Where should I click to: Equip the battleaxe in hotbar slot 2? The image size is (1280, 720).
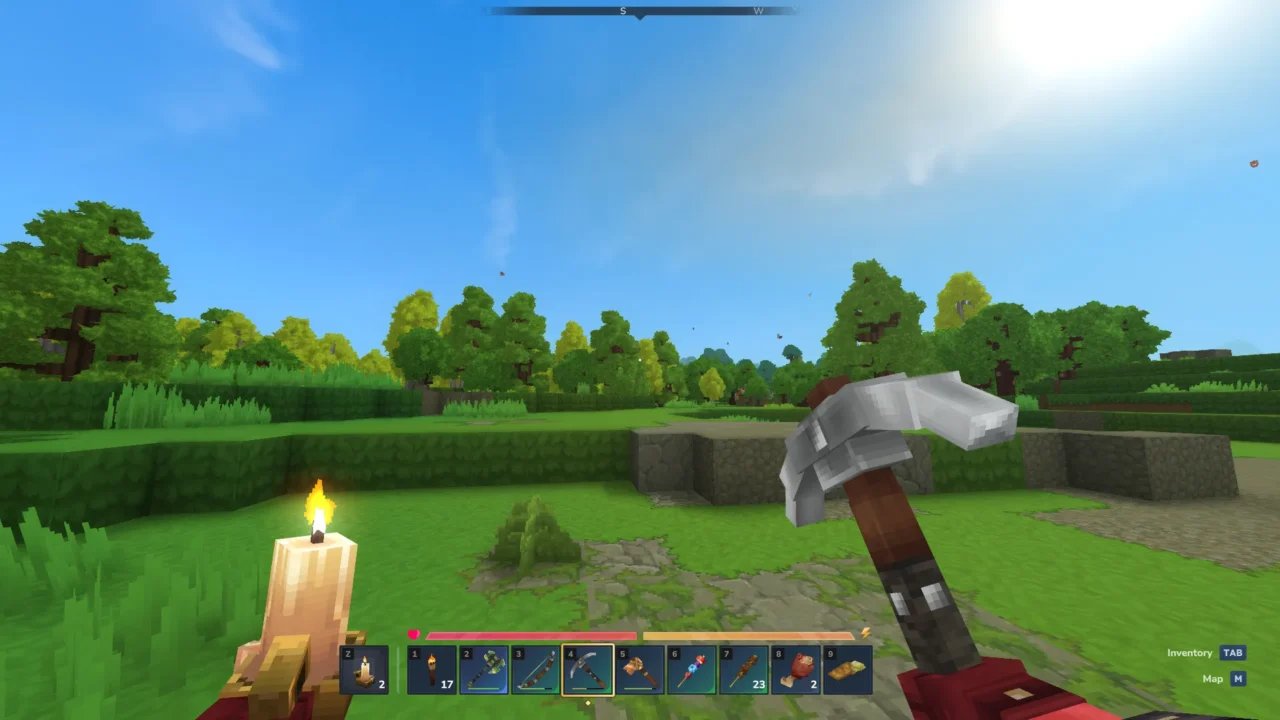tap(484, 670)
